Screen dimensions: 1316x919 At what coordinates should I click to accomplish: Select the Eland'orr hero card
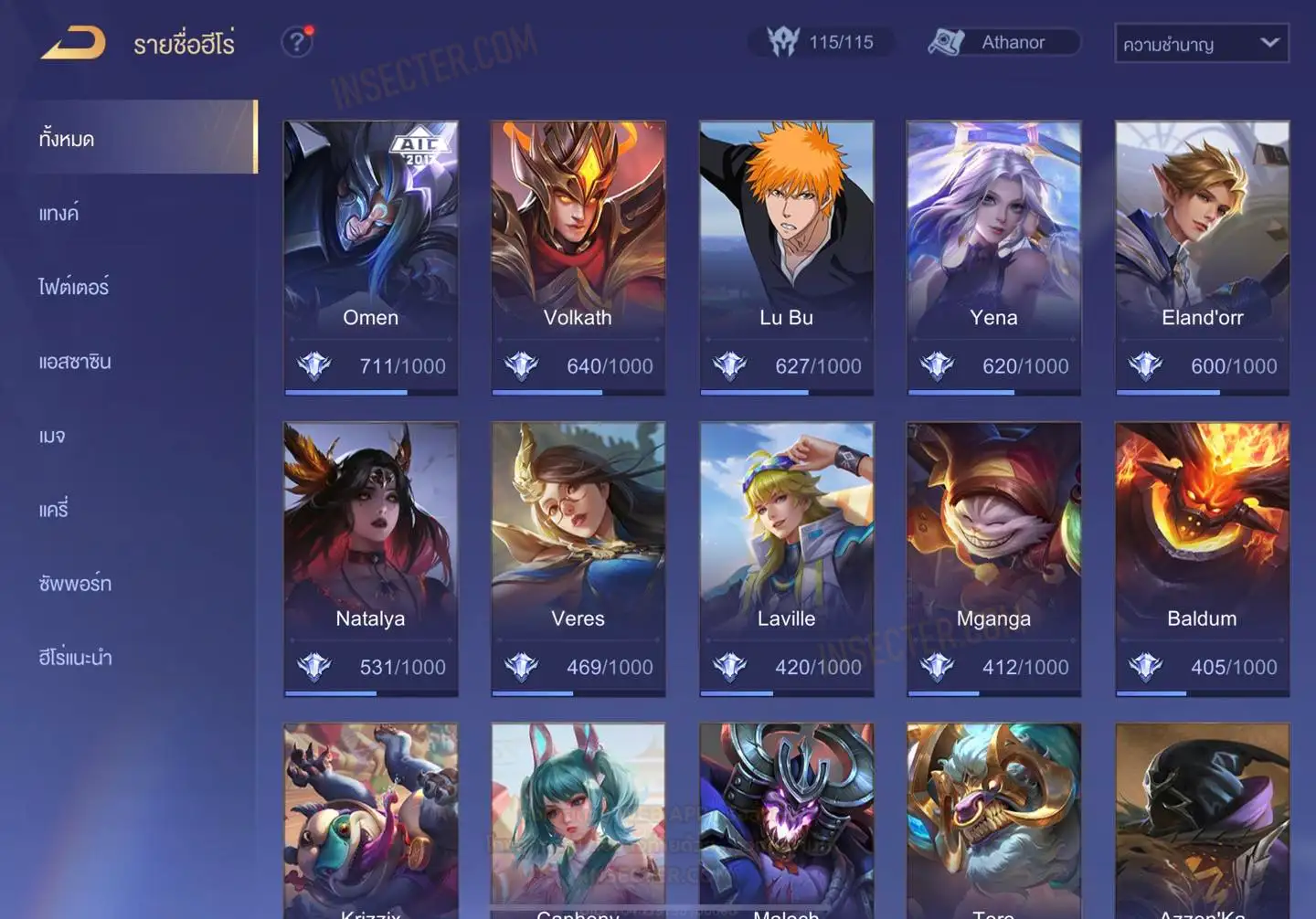[1202, 258]
